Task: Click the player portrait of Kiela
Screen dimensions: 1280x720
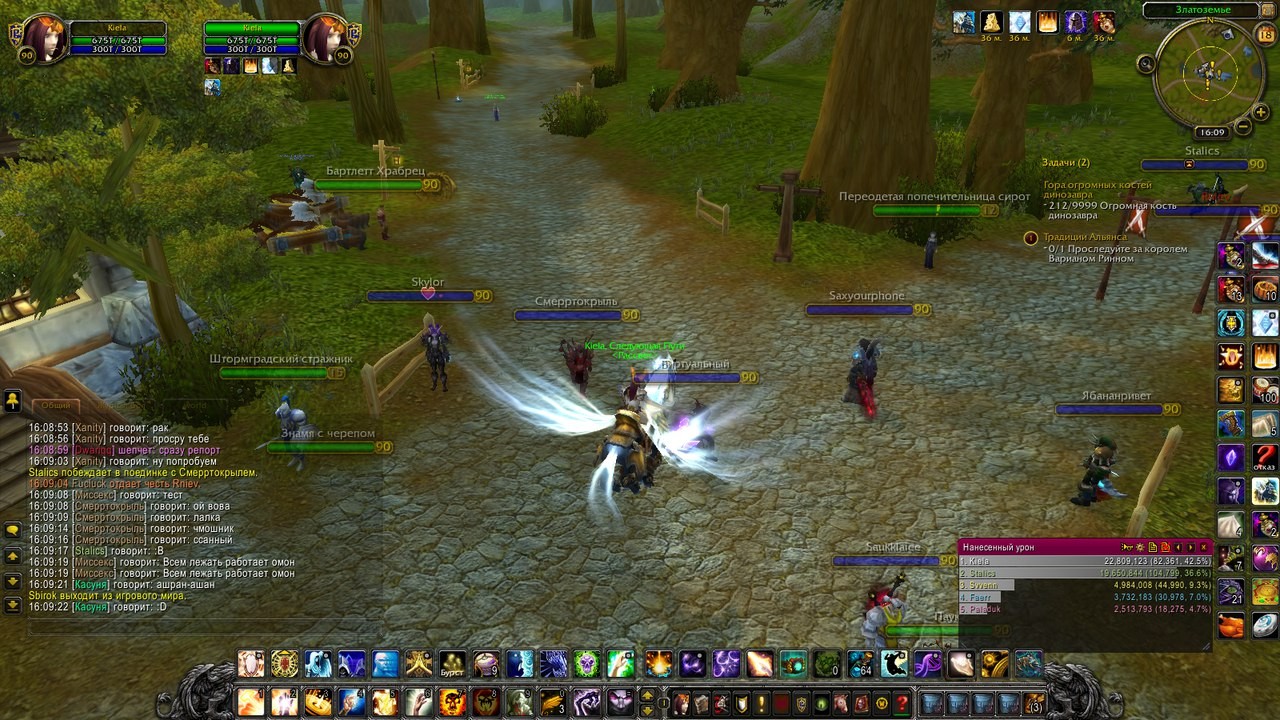Action: [41, 38]
